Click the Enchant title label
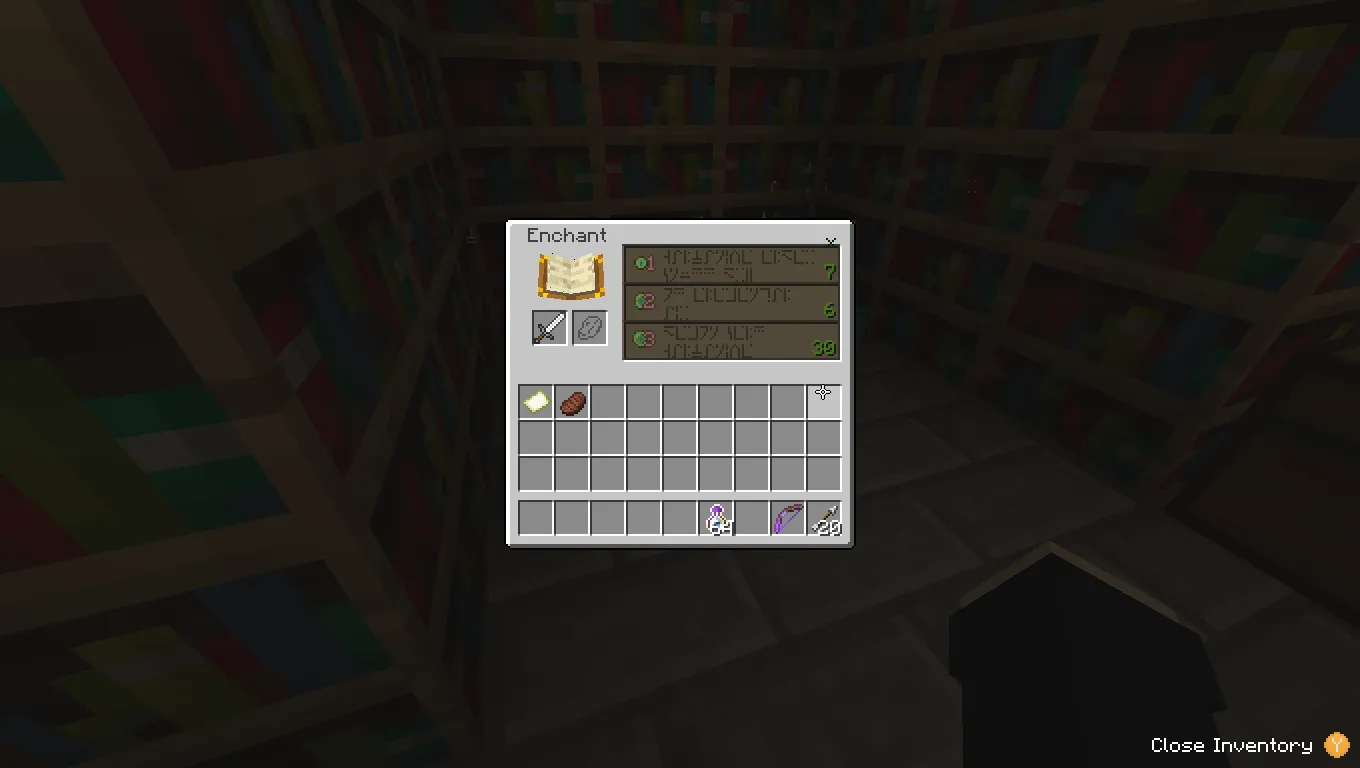This screenshot has width=1360, height=768. pos(566,236)
